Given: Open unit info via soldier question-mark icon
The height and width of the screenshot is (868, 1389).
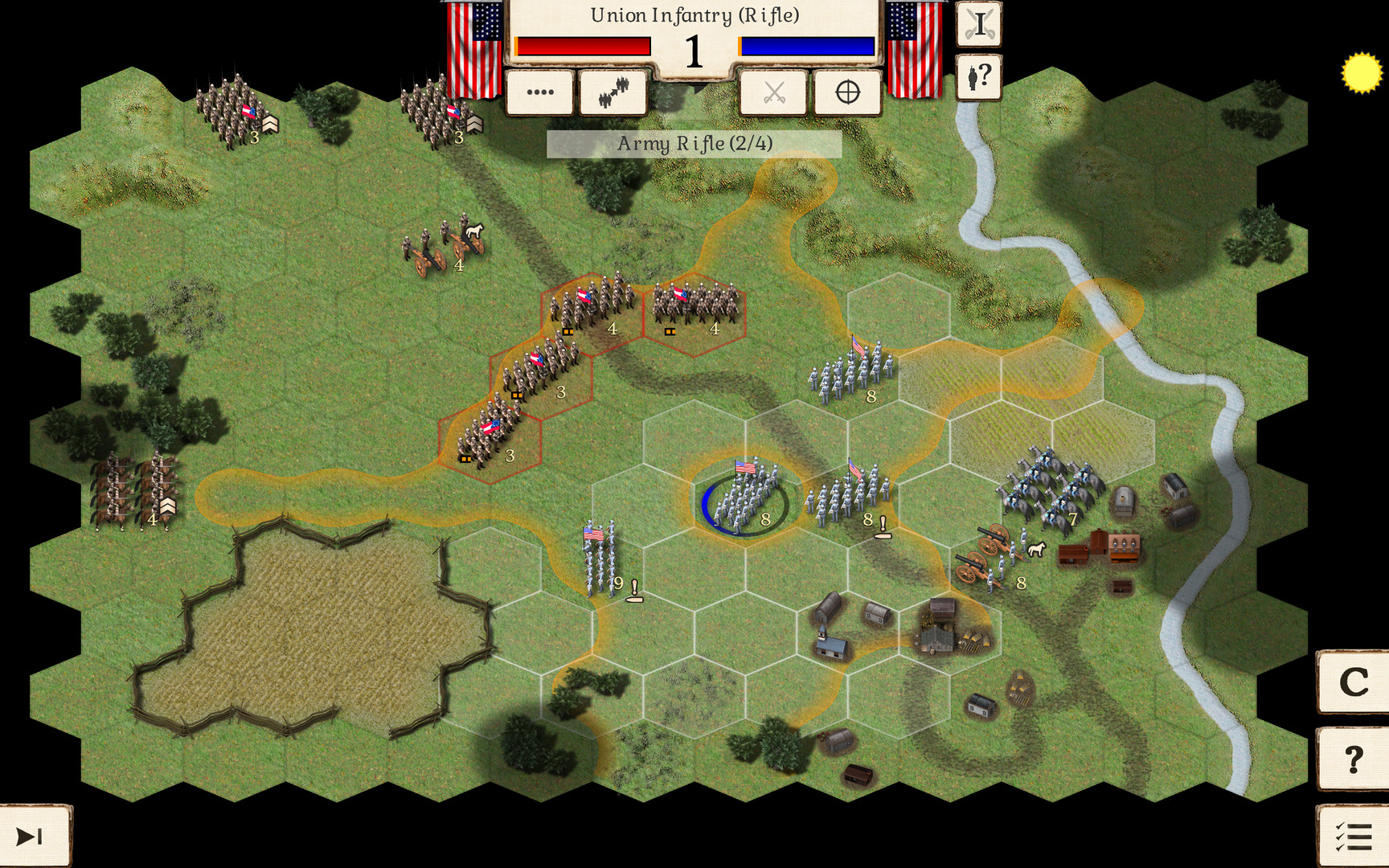Looking at the screenshot, I should coord(978,77).
